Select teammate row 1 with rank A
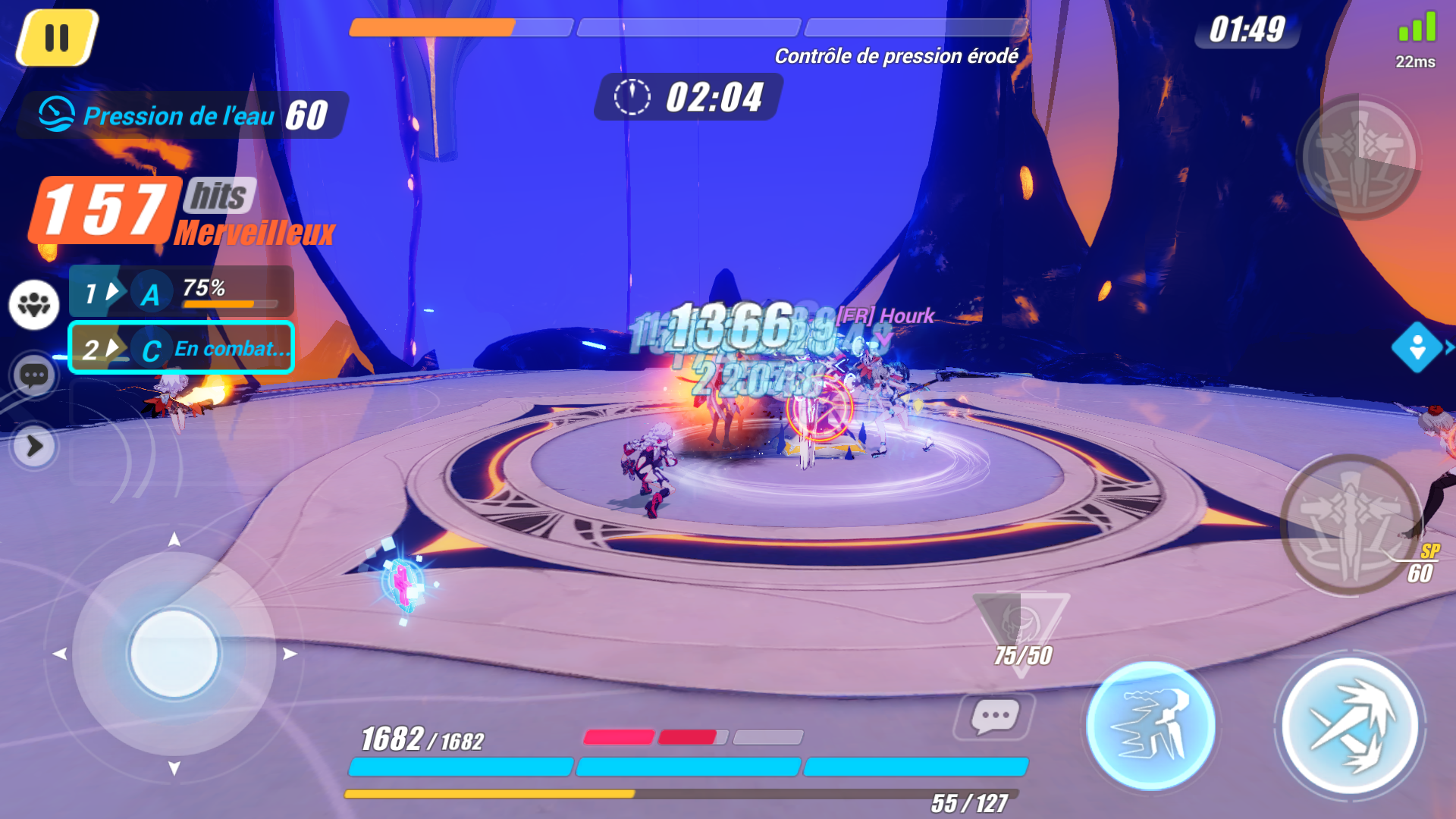 click(x=181, y=291)
